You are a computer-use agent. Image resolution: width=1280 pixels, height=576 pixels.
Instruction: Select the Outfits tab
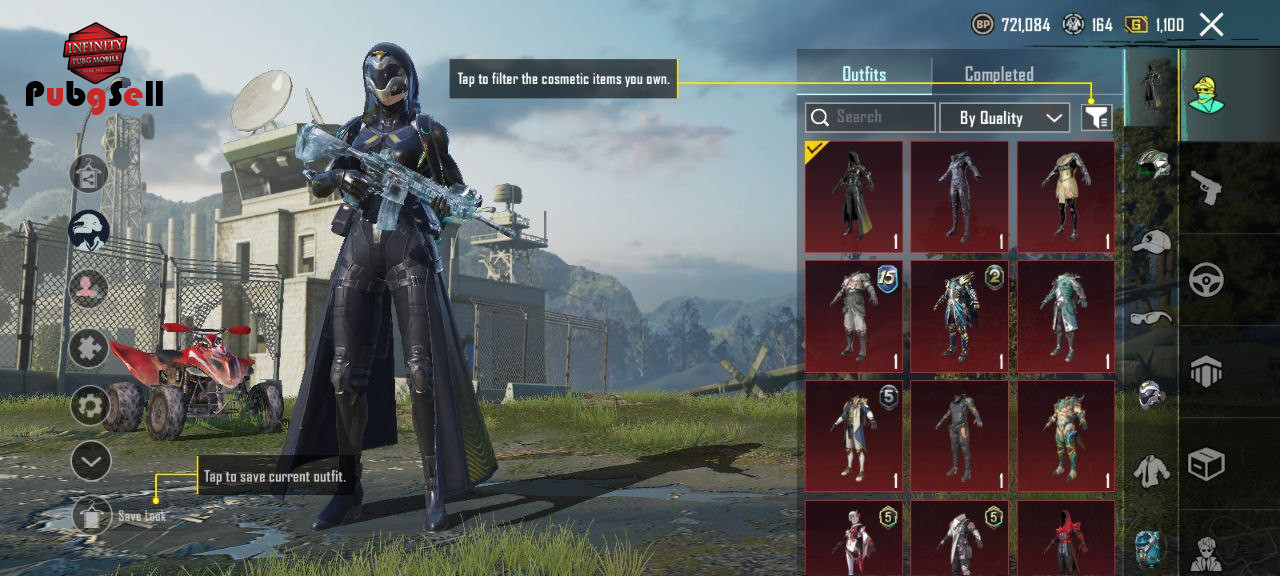pyautogui.click(x=864, y=74)
